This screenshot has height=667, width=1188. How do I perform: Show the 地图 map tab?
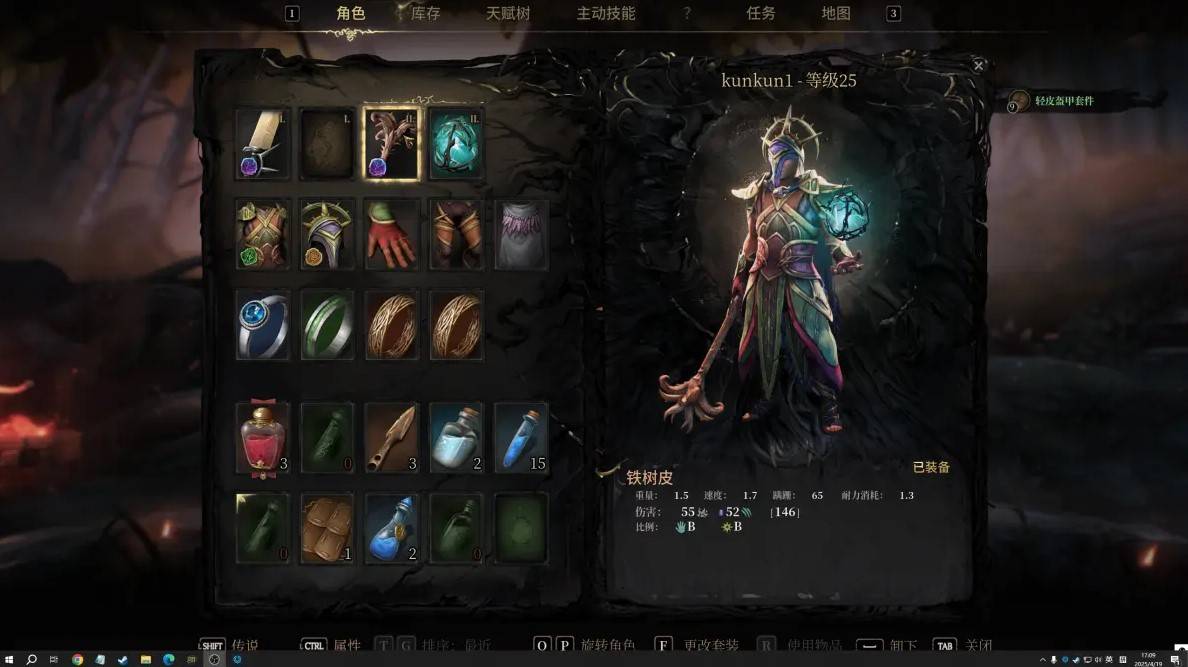pyautogui.click(x=836, y=14)
